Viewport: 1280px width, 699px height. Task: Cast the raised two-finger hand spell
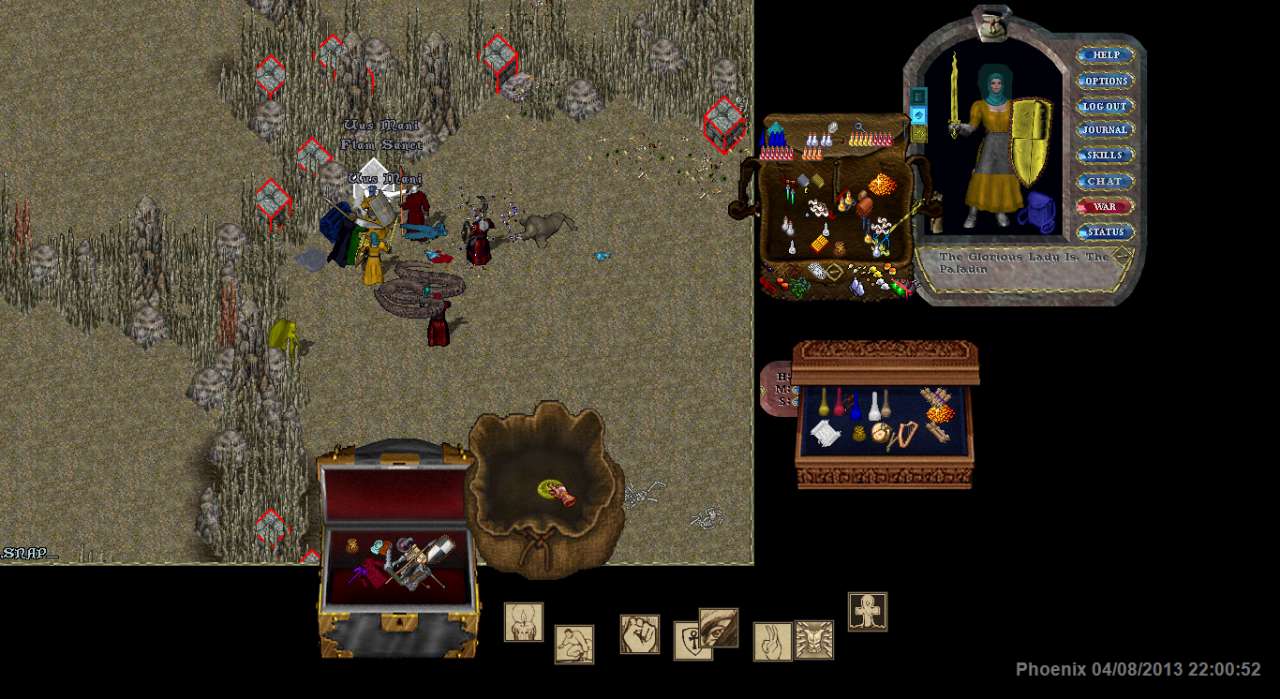pos(771,641)
